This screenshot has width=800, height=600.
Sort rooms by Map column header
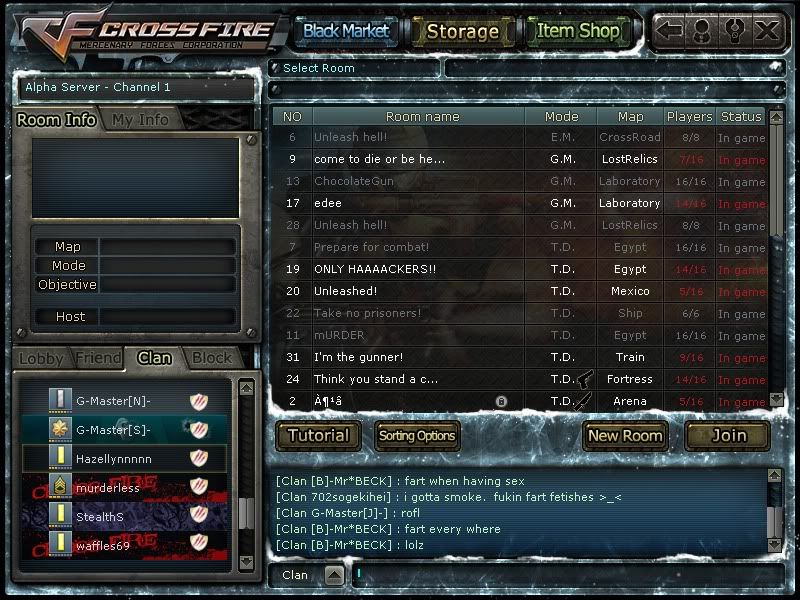[630, 117]
